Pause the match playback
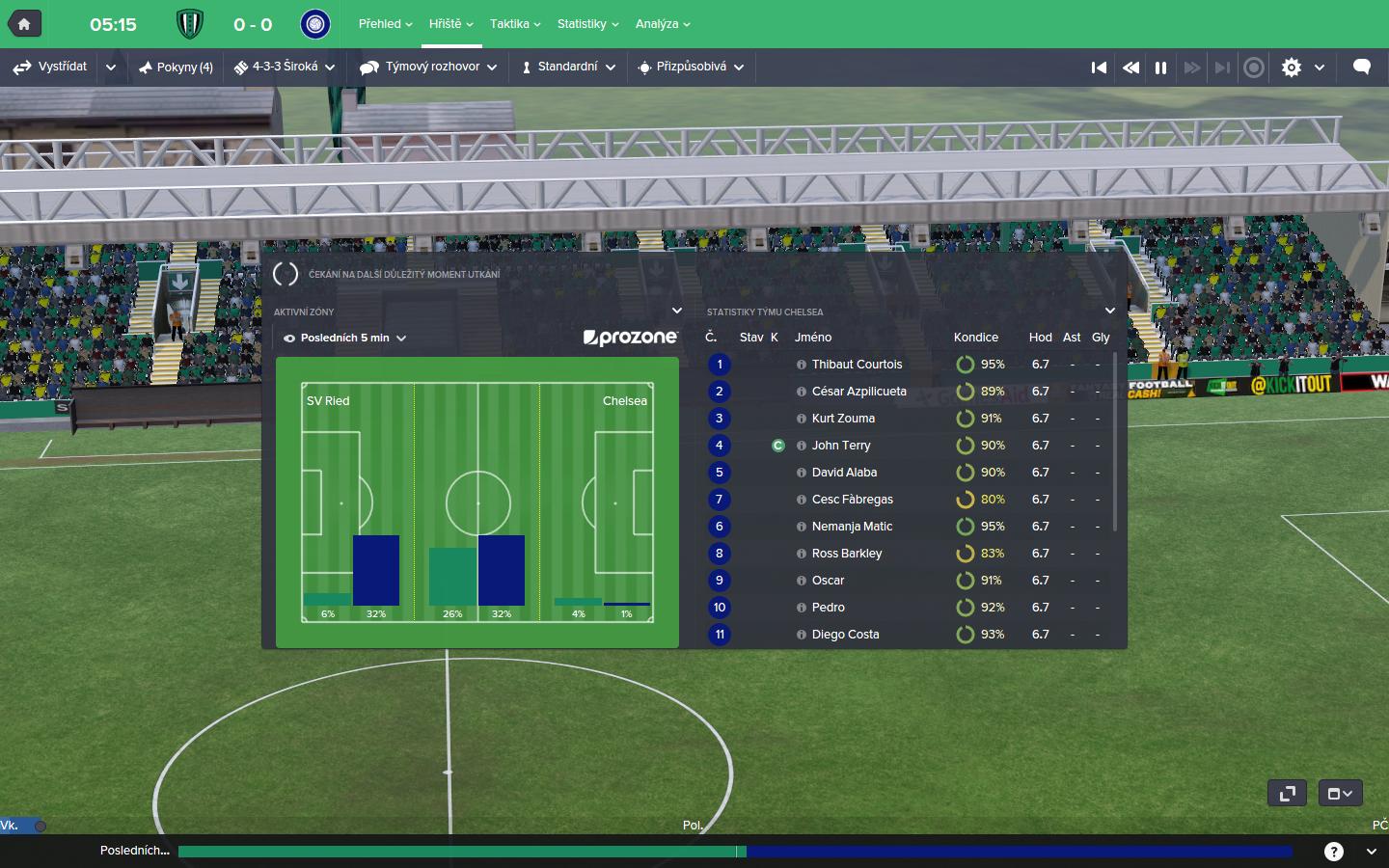The height and width of the screenshot is (868, 1389). pyautogui.click(x=1160, y=68)
